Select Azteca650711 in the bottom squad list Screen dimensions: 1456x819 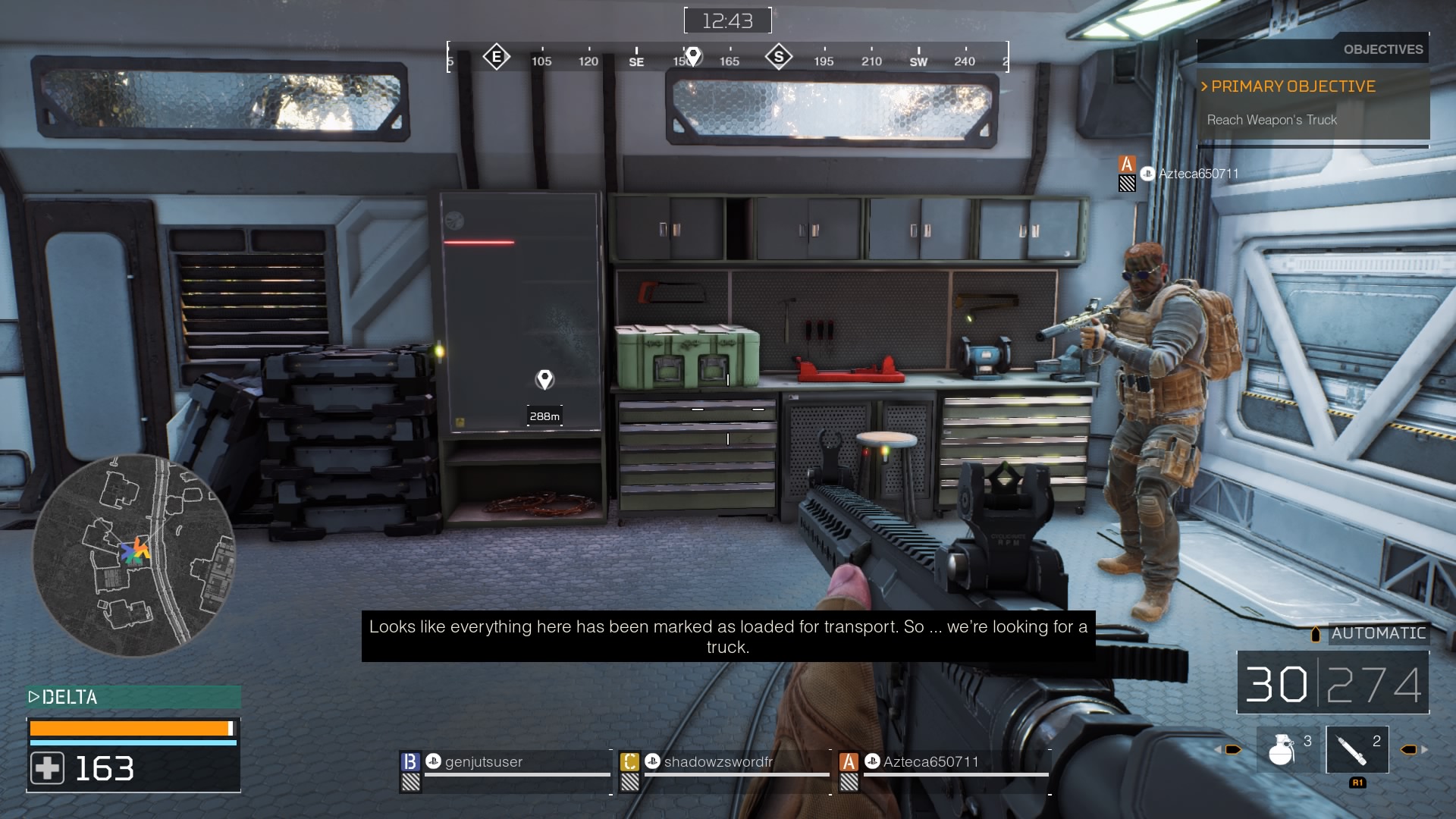[930, 762]
